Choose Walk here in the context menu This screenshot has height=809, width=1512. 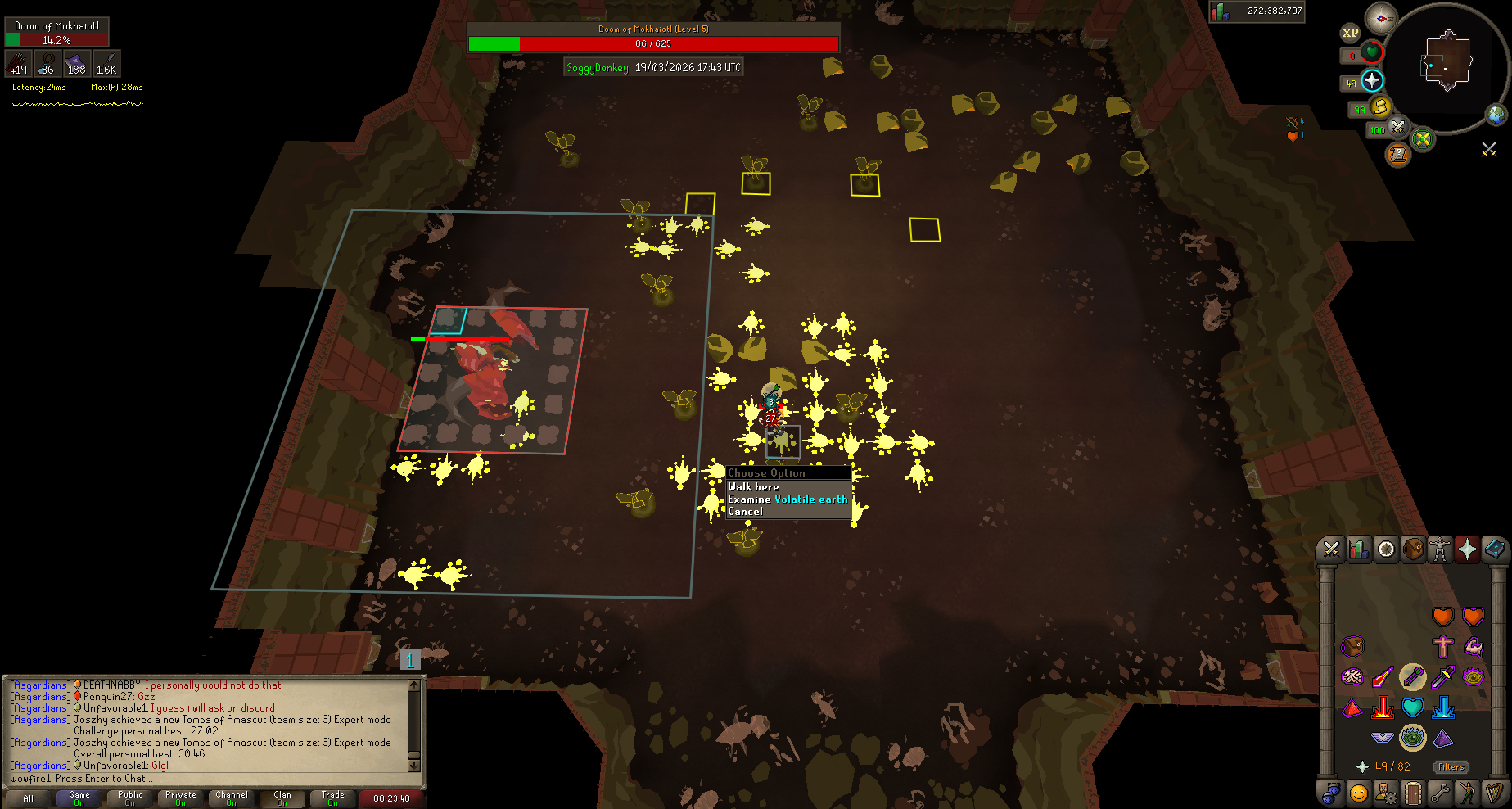(x=753, y=486)
